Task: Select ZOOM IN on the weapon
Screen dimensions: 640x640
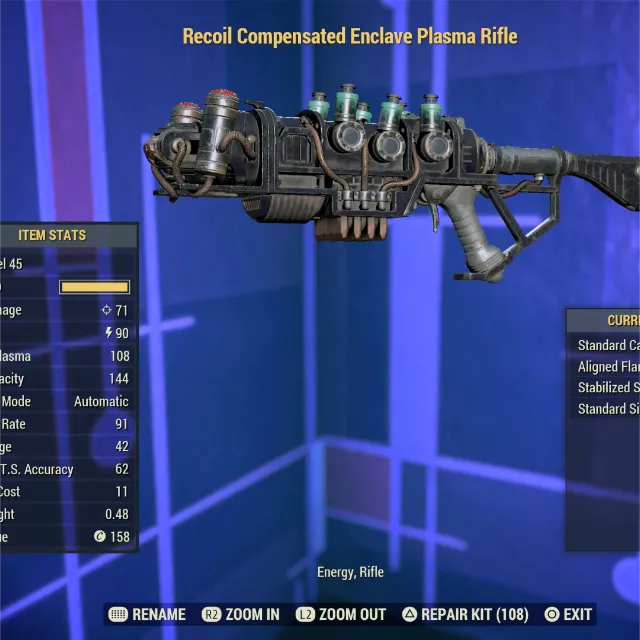Action: point(241,614)
